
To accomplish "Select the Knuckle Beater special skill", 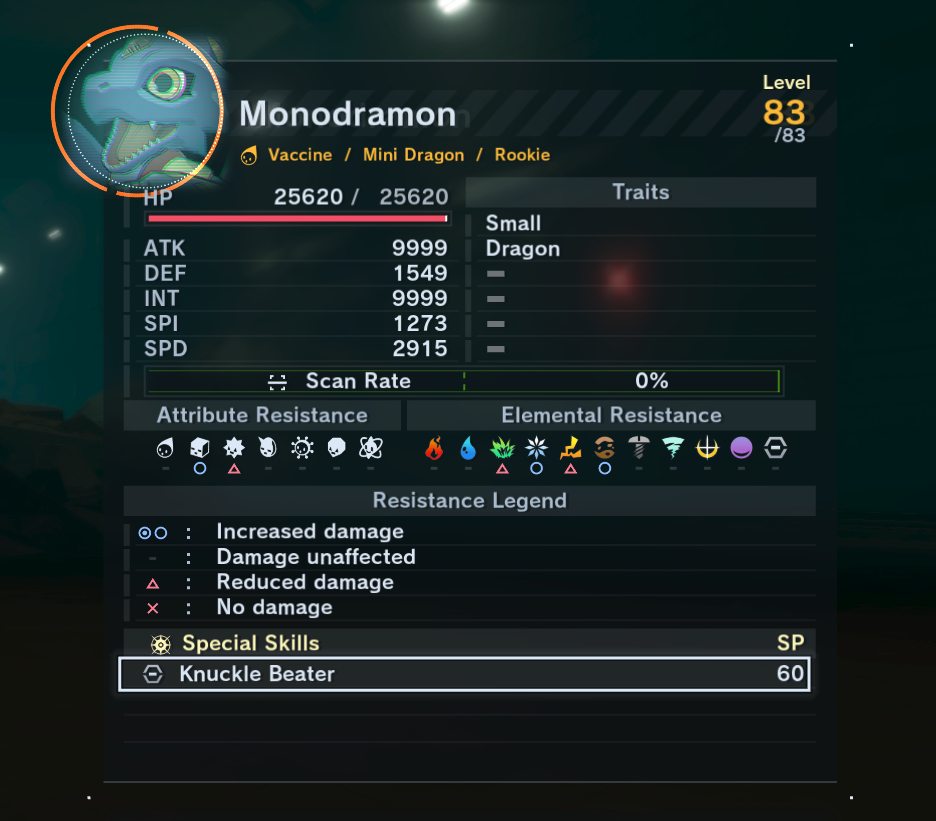I will pyautogui.click(x=463, y=673).
